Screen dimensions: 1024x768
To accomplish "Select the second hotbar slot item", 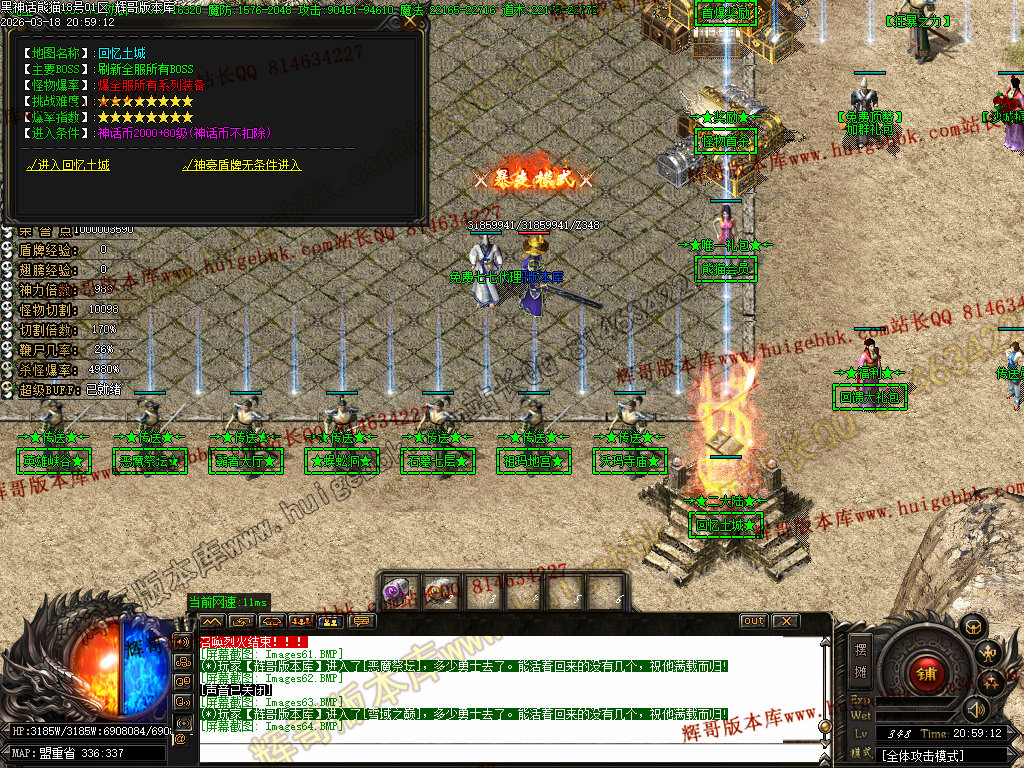I will pos(440,591).
